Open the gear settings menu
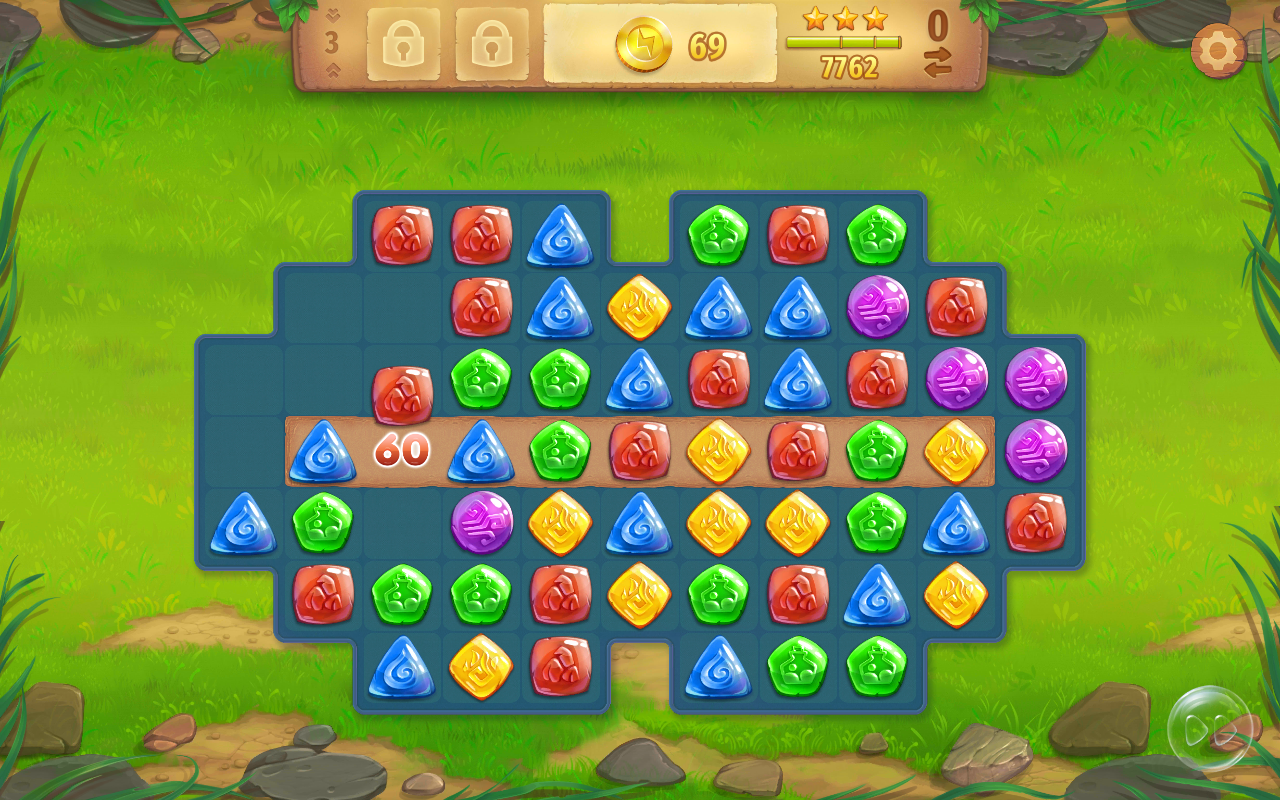The width and height of the screenshot is (1280, 800). point(1218,50)
